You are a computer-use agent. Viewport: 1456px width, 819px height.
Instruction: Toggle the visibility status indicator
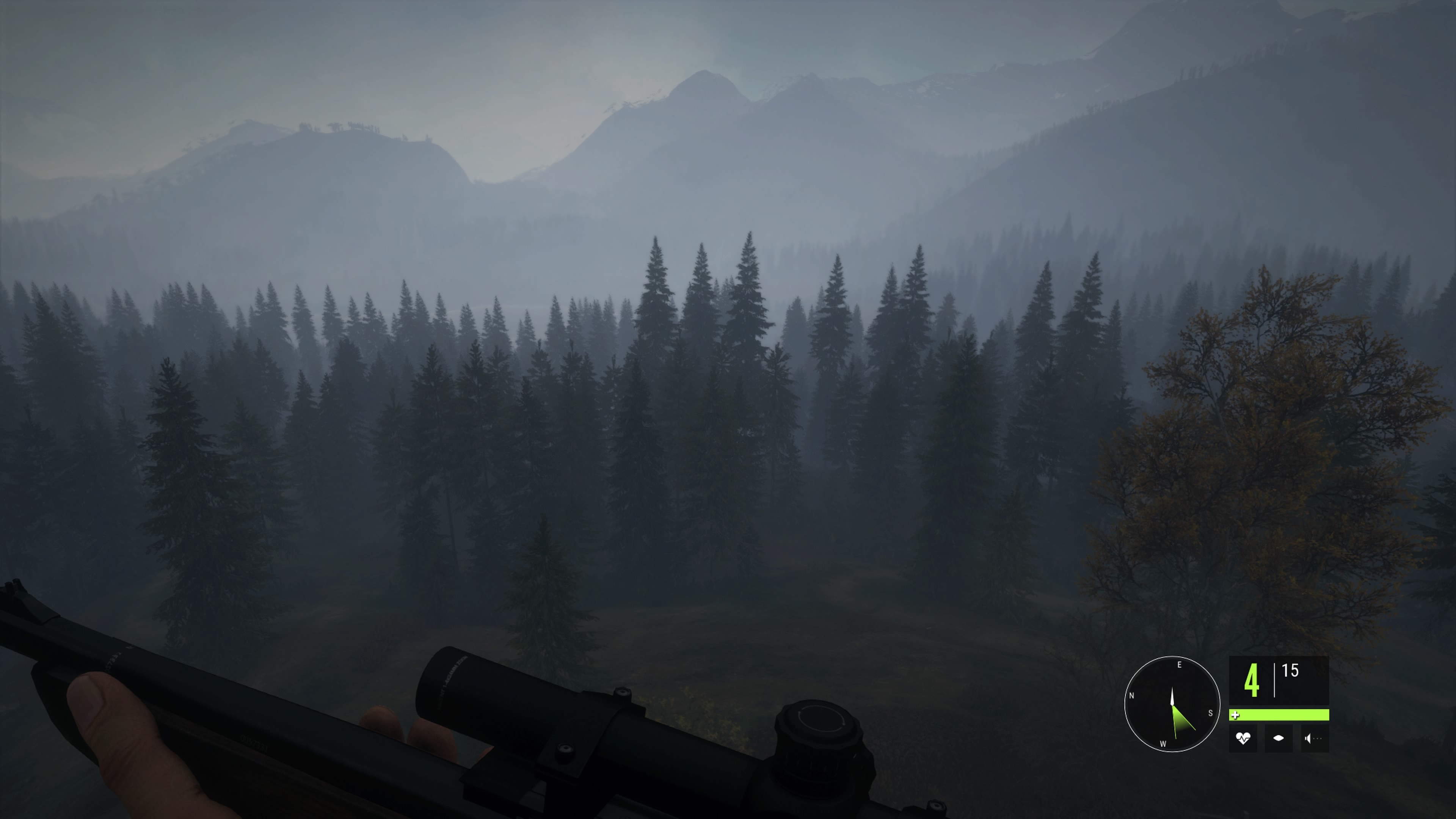click(1279, 738)
